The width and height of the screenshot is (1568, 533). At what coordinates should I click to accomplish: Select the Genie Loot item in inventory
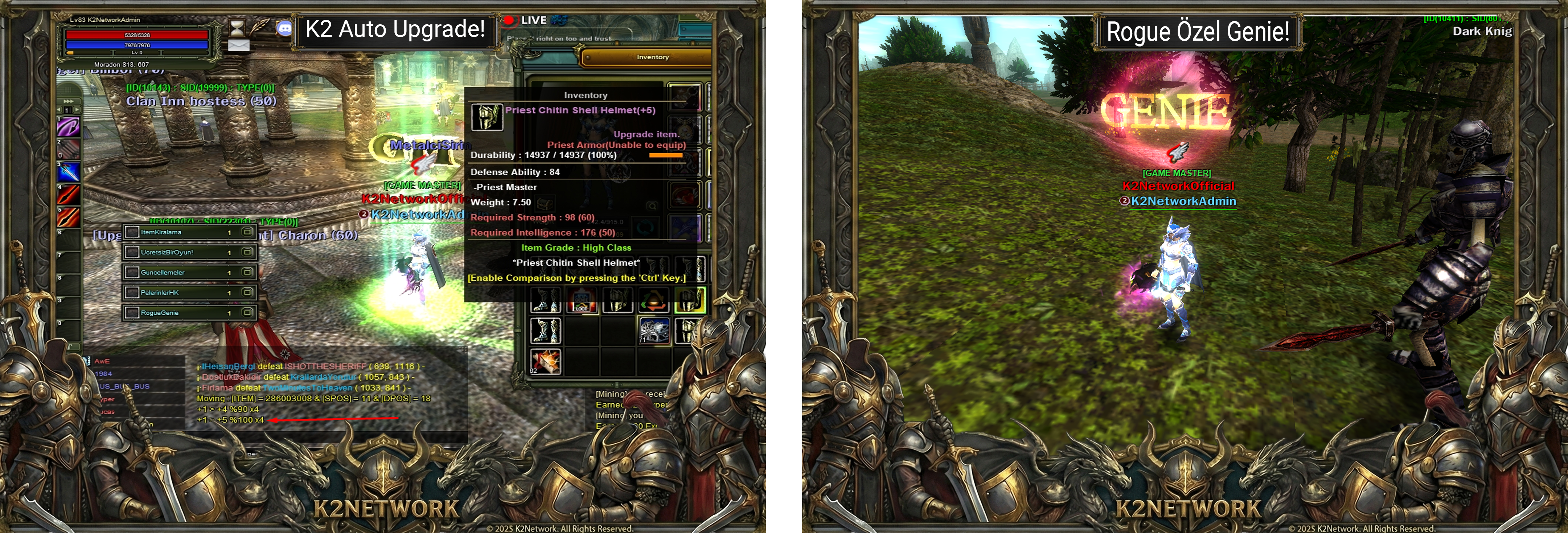(x=581, y=301)
